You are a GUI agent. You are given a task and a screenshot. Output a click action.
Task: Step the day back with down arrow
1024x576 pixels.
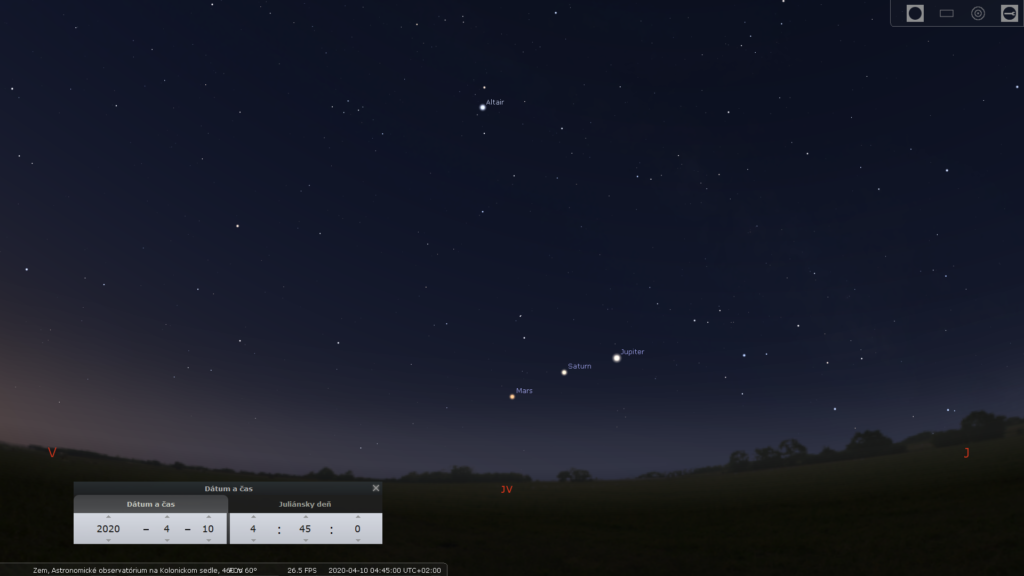[x=208, y=540]
